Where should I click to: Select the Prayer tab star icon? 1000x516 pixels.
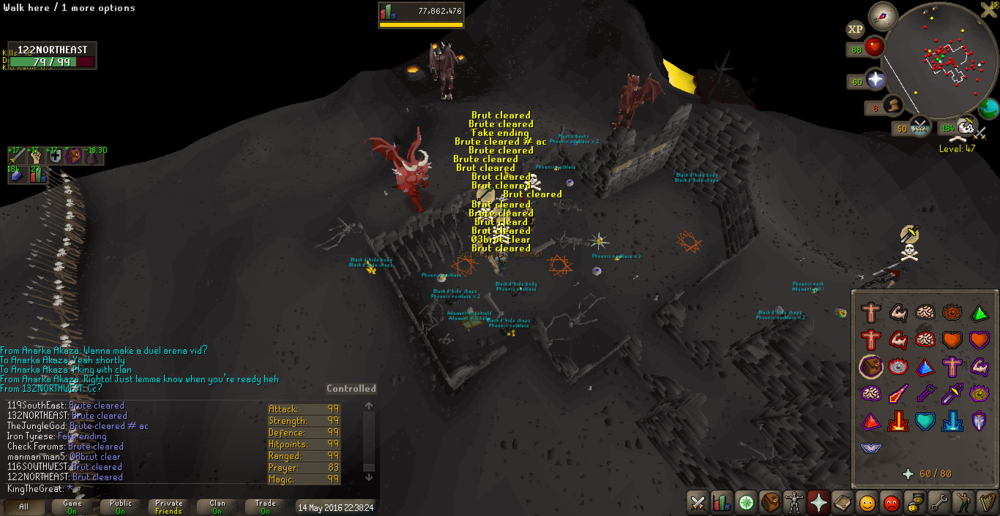pyautogui.click(x=818, y=502)
